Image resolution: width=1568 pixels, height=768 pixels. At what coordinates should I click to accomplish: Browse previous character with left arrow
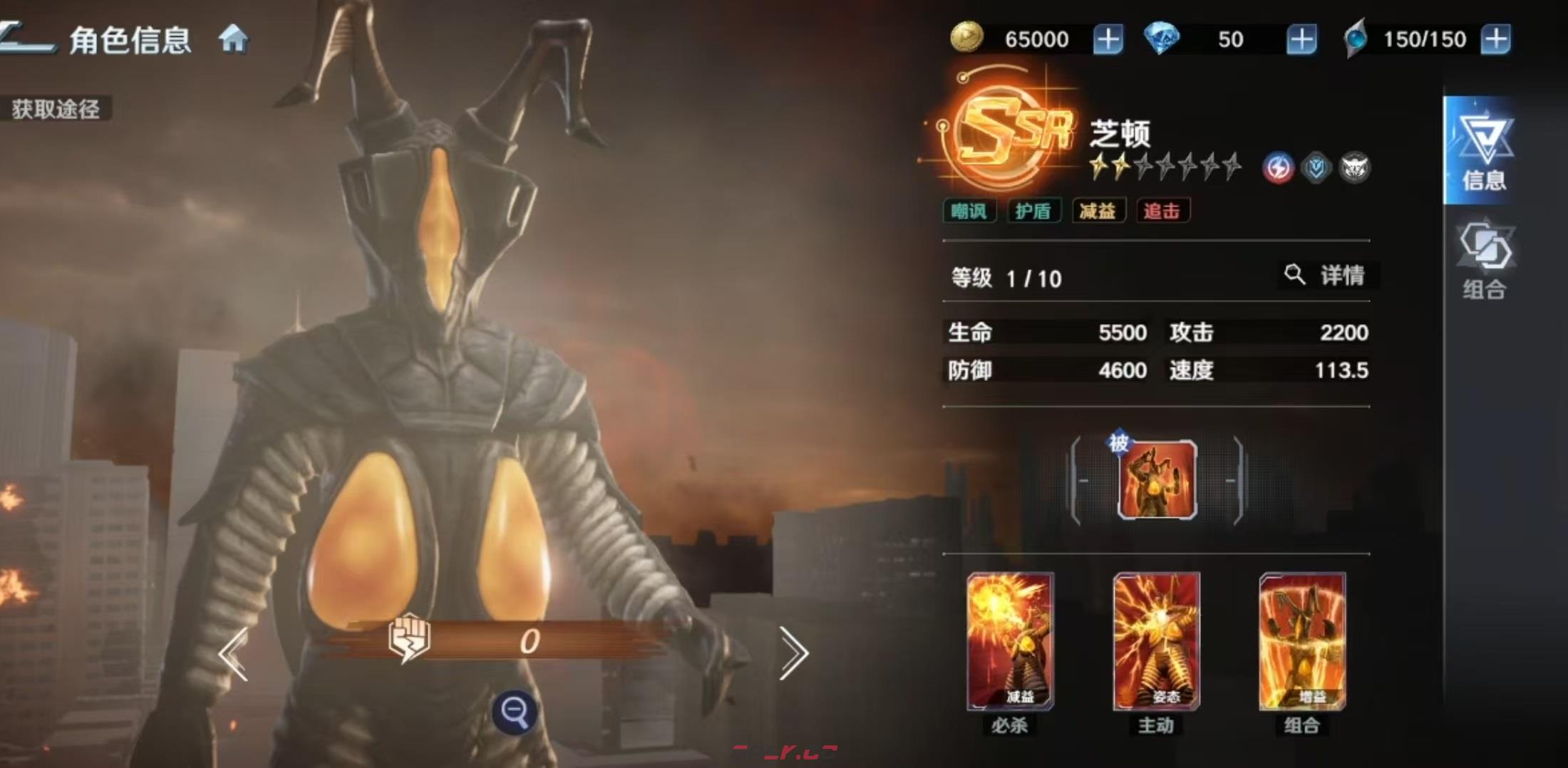[235, 653]
